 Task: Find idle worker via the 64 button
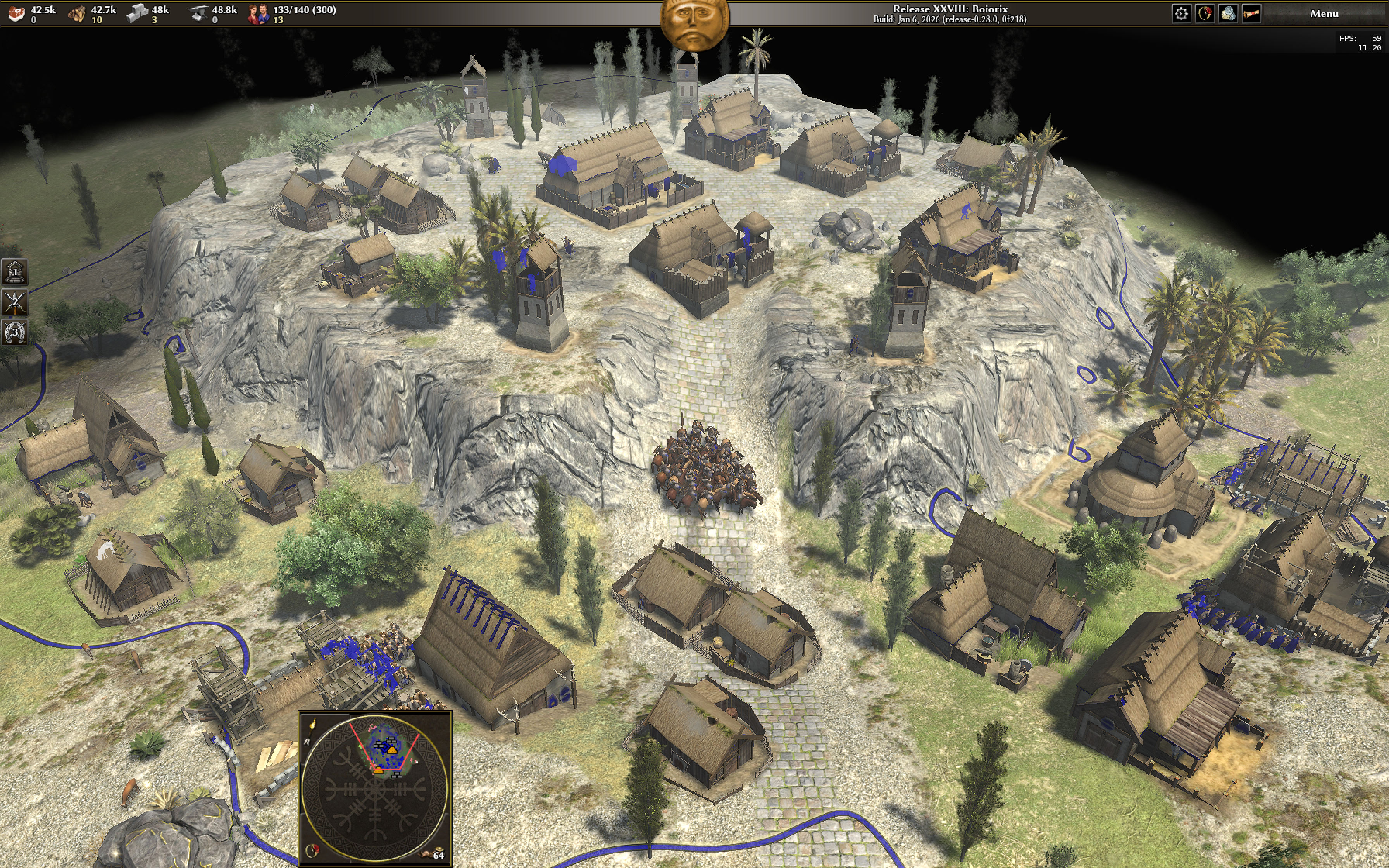434,854
